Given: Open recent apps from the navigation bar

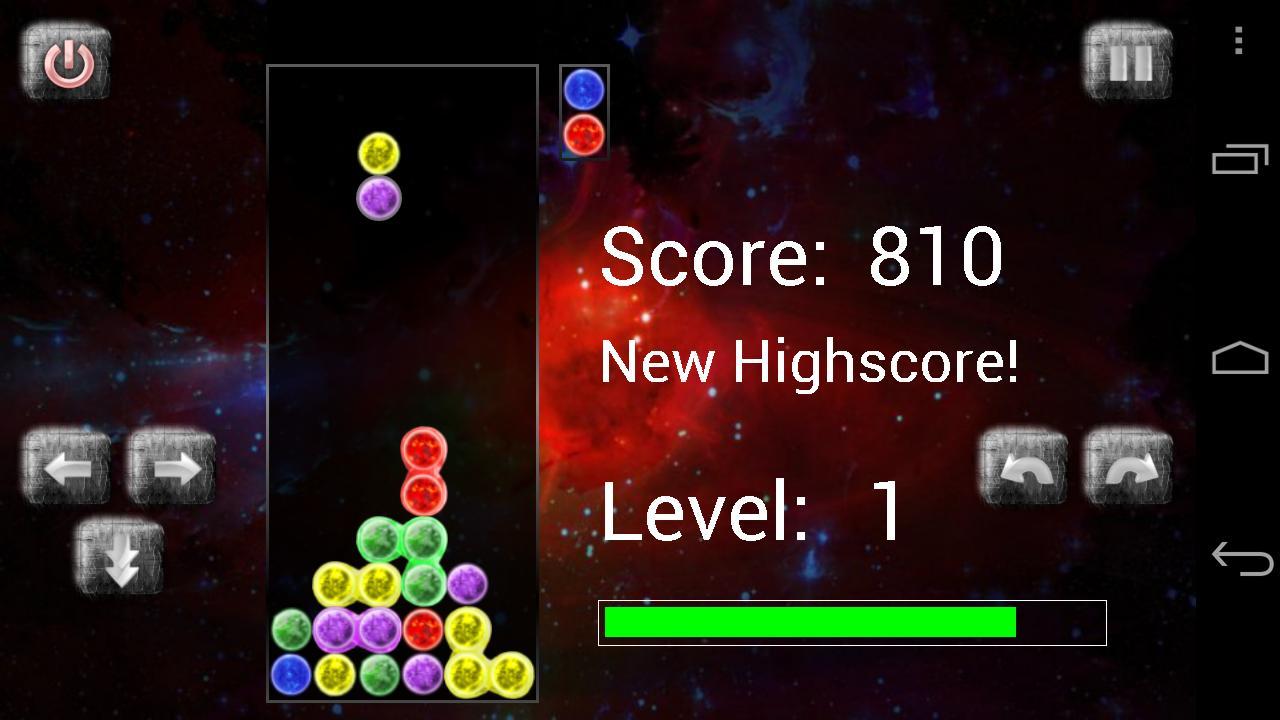Looking at the screenshot, I should tap(1237, 160).
